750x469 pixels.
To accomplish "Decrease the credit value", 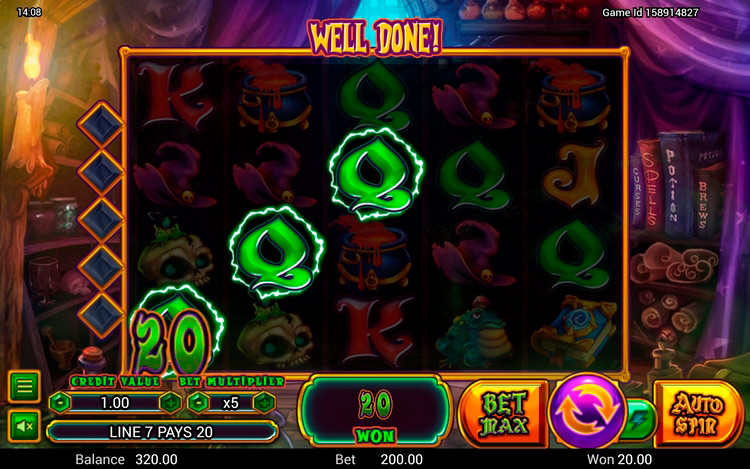I will click(x=60, y=403).
